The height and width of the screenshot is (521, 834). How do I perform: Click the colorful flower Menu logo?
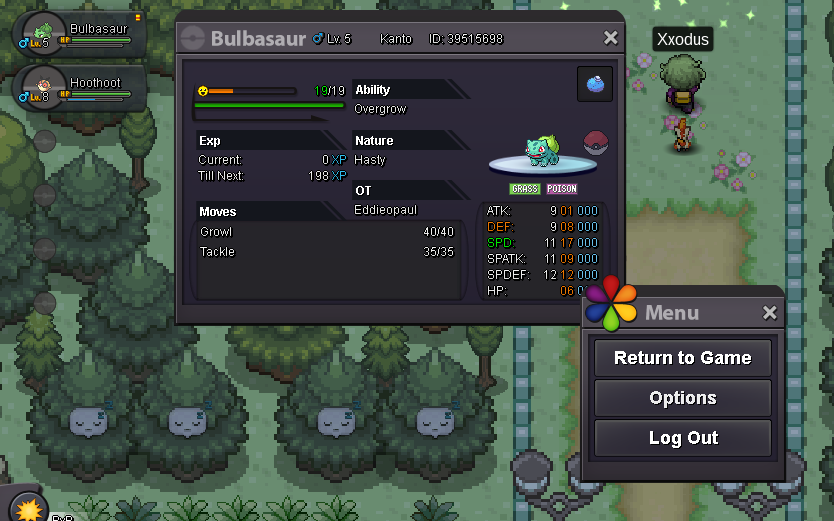pos(611,304)
